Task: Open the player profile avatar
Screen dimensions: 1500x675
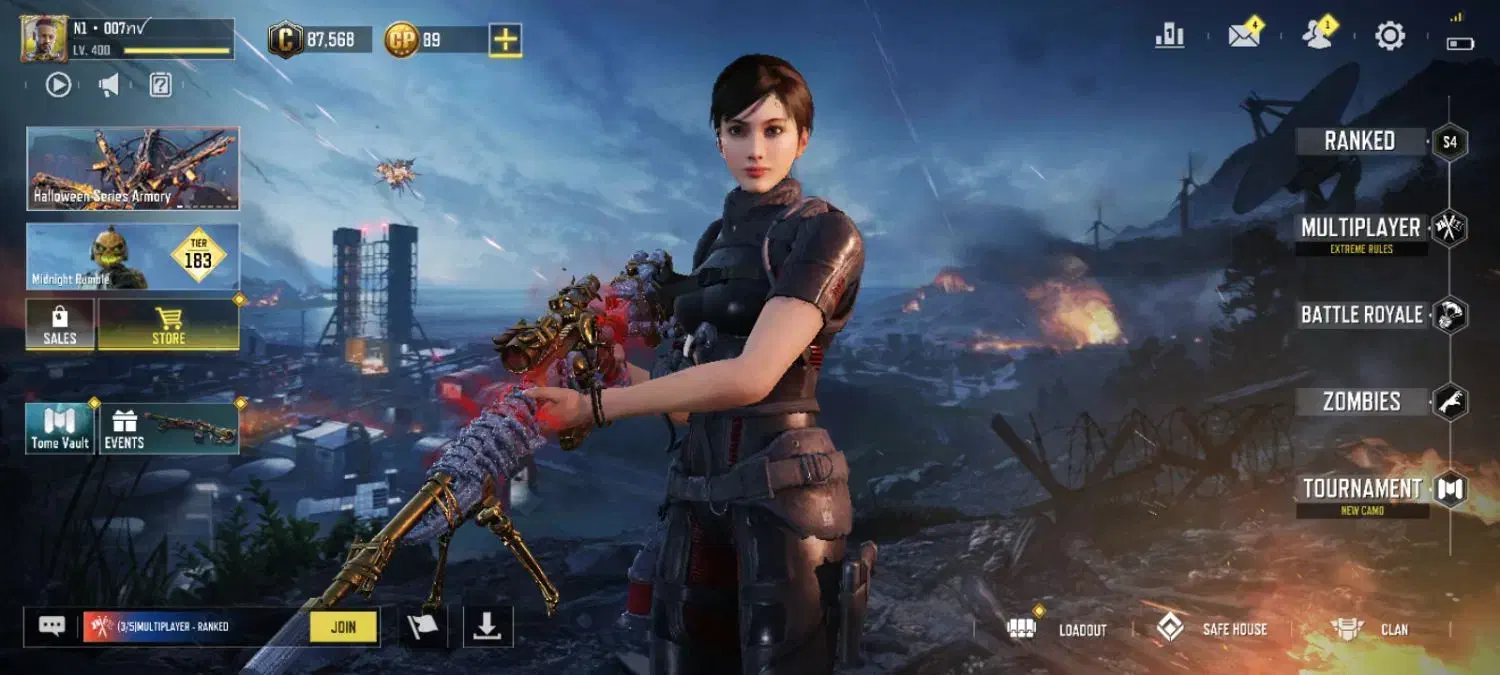Action: [x=44, y=39]
